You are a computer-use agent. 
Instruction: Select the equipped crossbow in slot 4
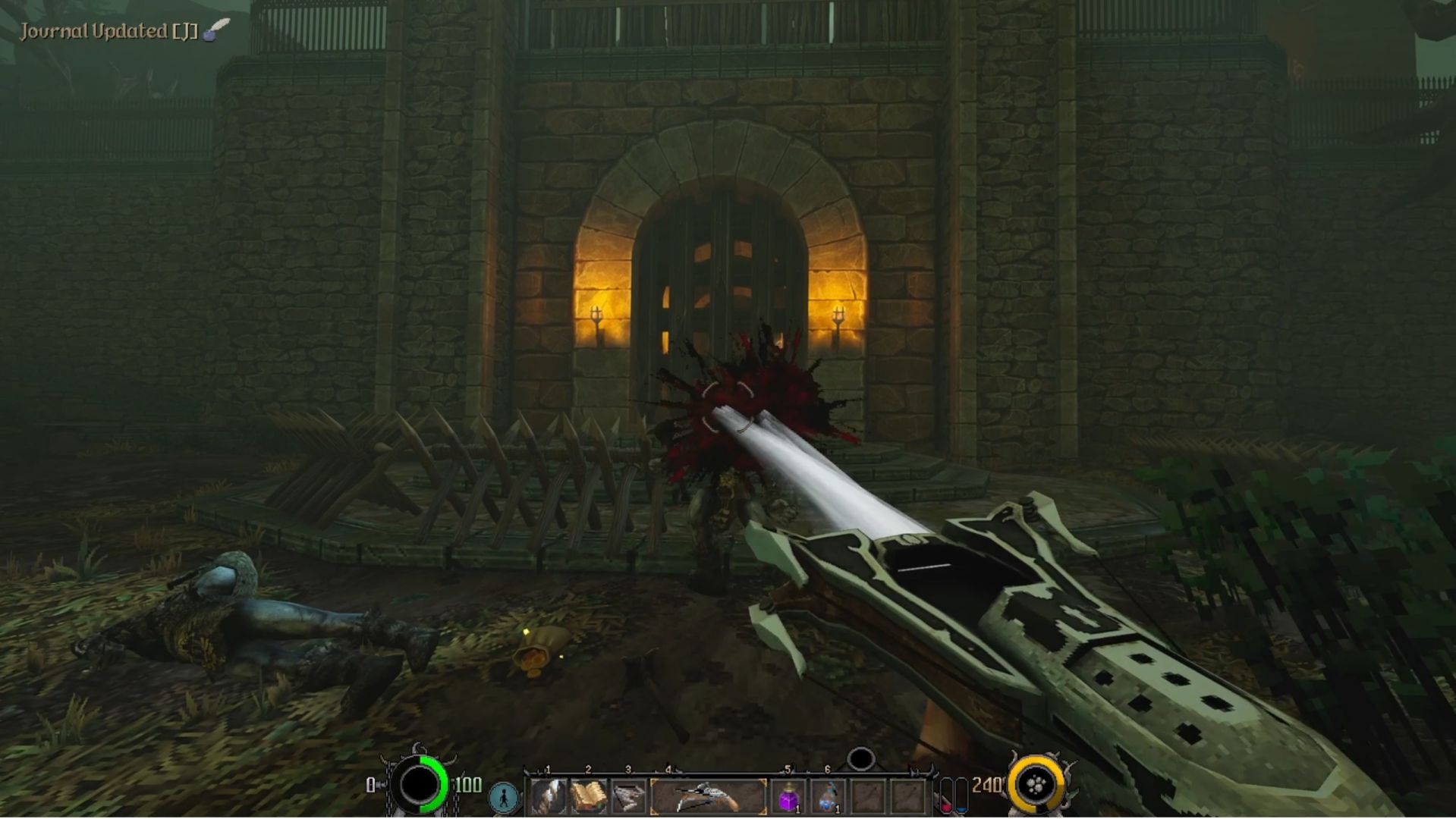(x=708, y=797)
